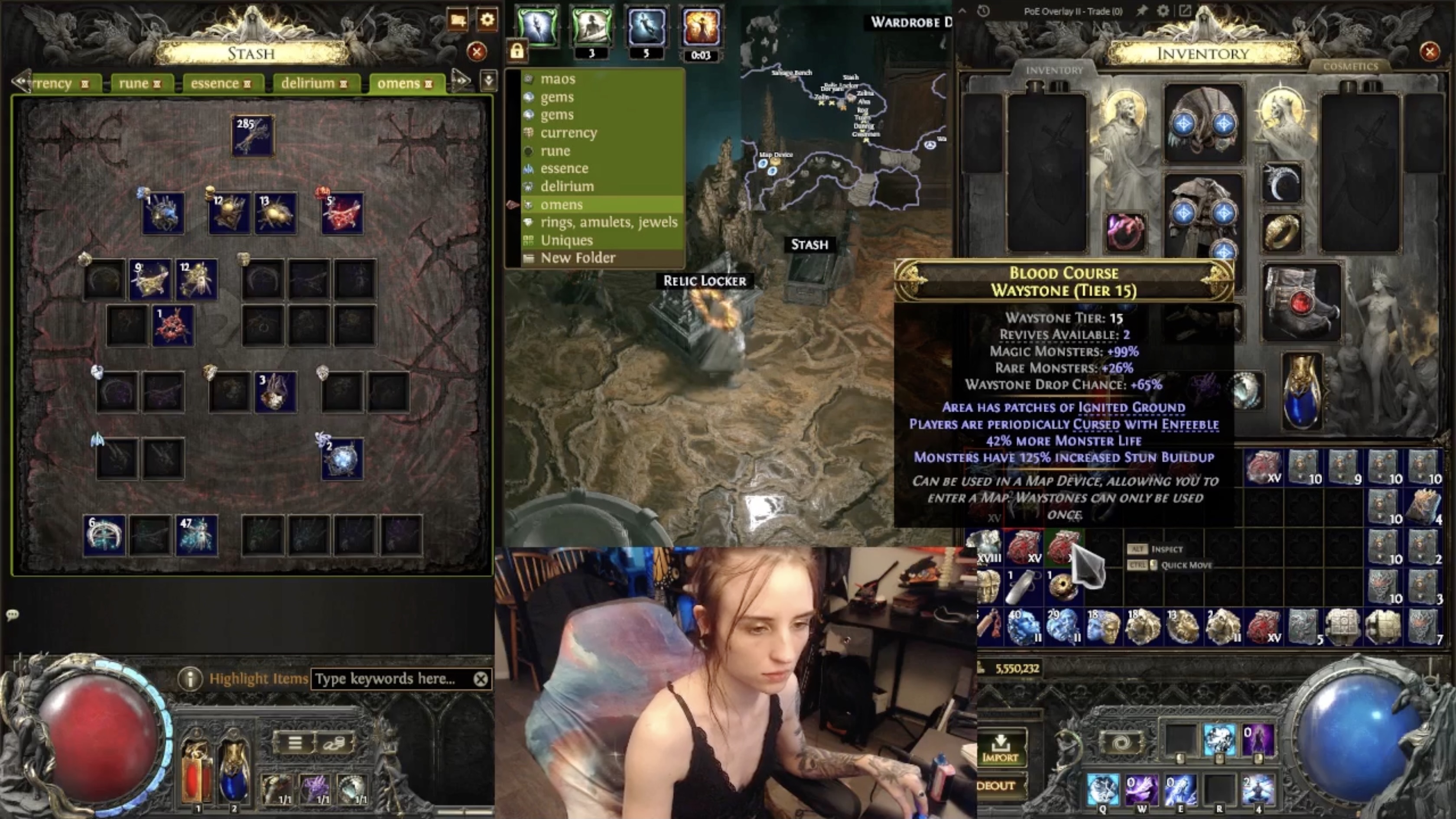Viewport: 1456px width, 819px height.
Task: Clear the Highlight Items search box
Action: [x=481, y=679]
